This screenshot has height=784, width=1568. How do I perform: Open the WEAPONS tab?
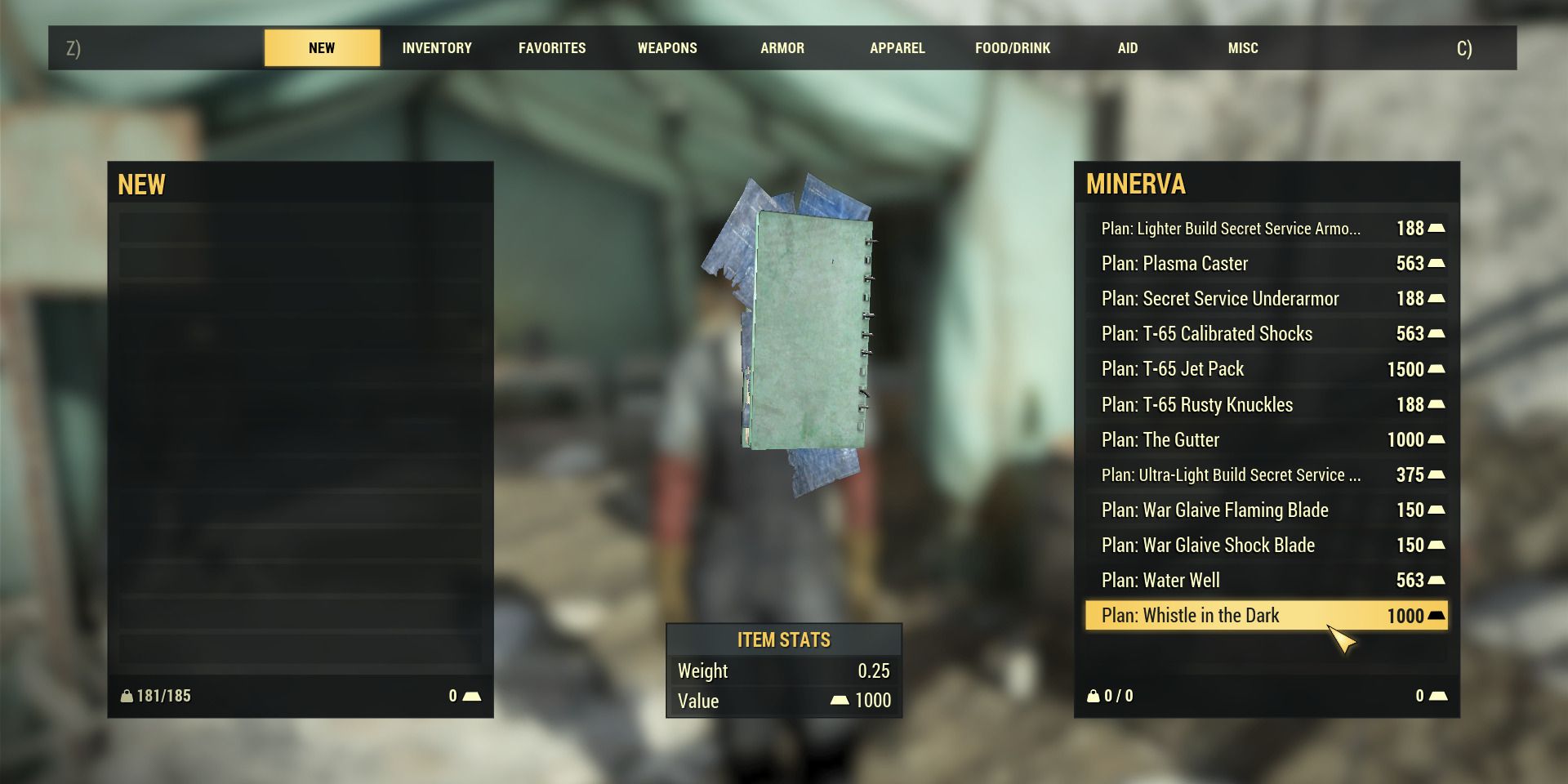pyautogui.click(x=666, y=48)
